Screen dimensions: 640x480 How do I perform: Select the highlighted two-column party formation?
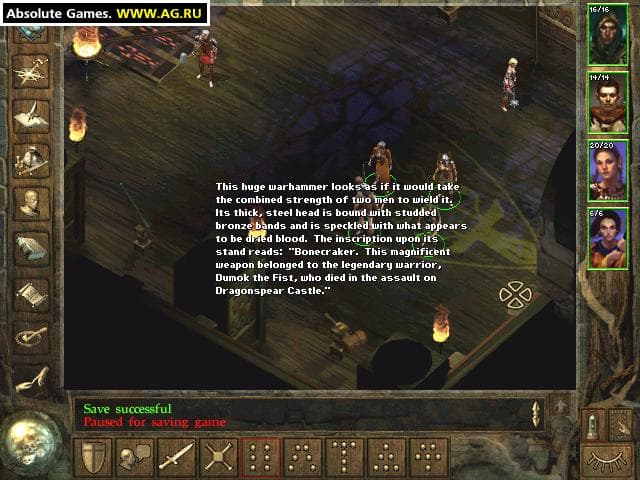tap(261, 457)
